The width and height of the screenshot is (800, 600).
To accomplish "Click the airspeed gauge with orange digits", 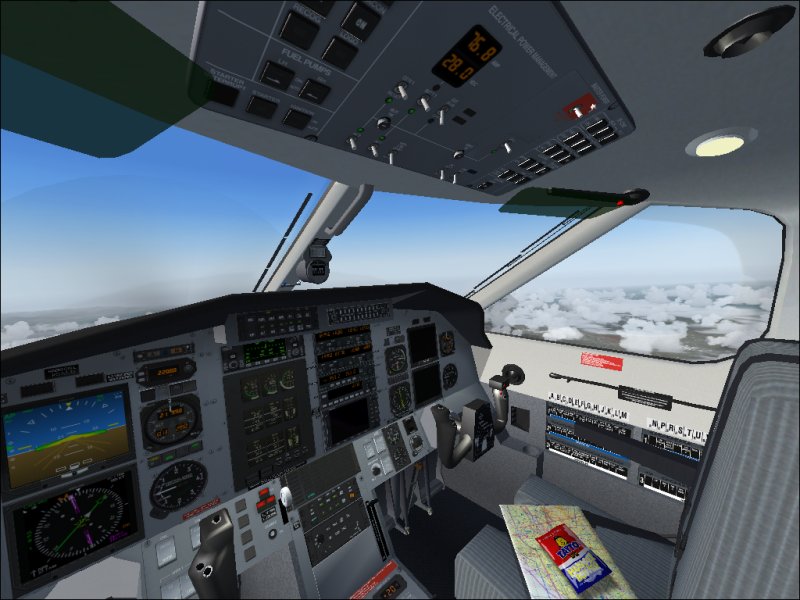I will [171, 421].
